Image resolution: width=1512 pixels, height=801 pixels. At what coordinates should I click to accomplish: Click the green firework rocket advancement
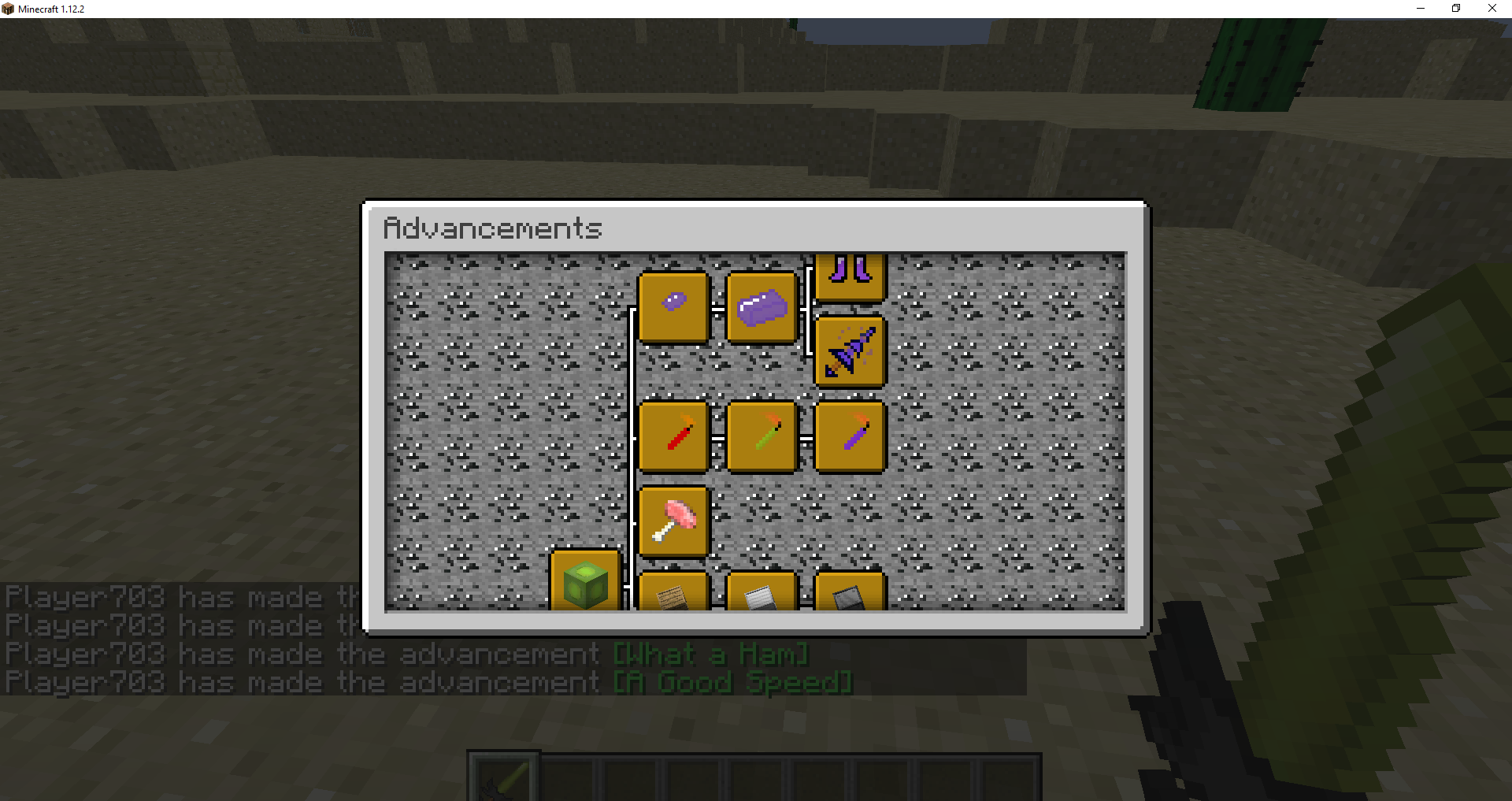click(762, 437)
